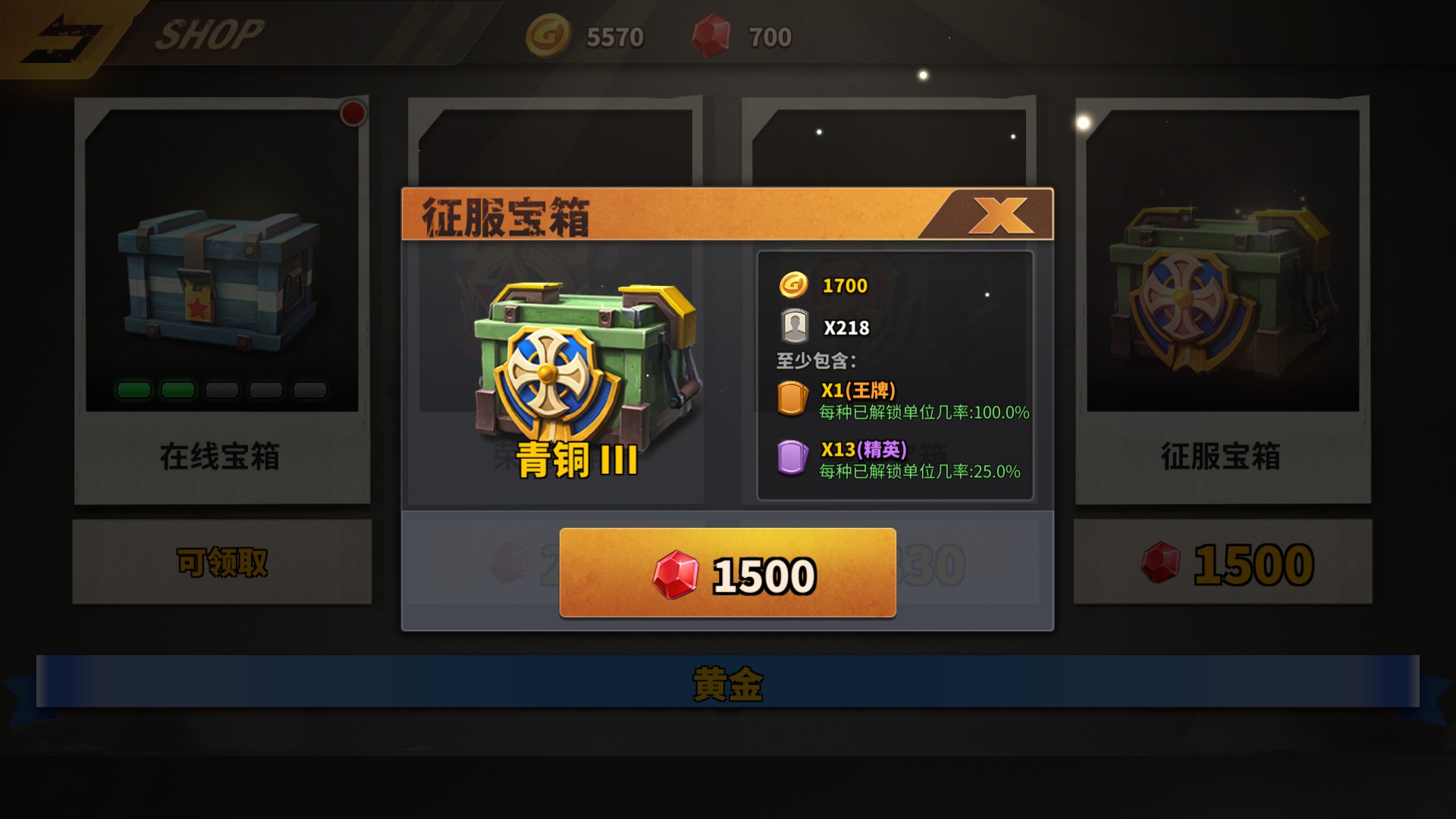Viewport: 1456px width, 819px height.
Task: Click the 1700 gold reward icon
Action: [x=793, y=286]
